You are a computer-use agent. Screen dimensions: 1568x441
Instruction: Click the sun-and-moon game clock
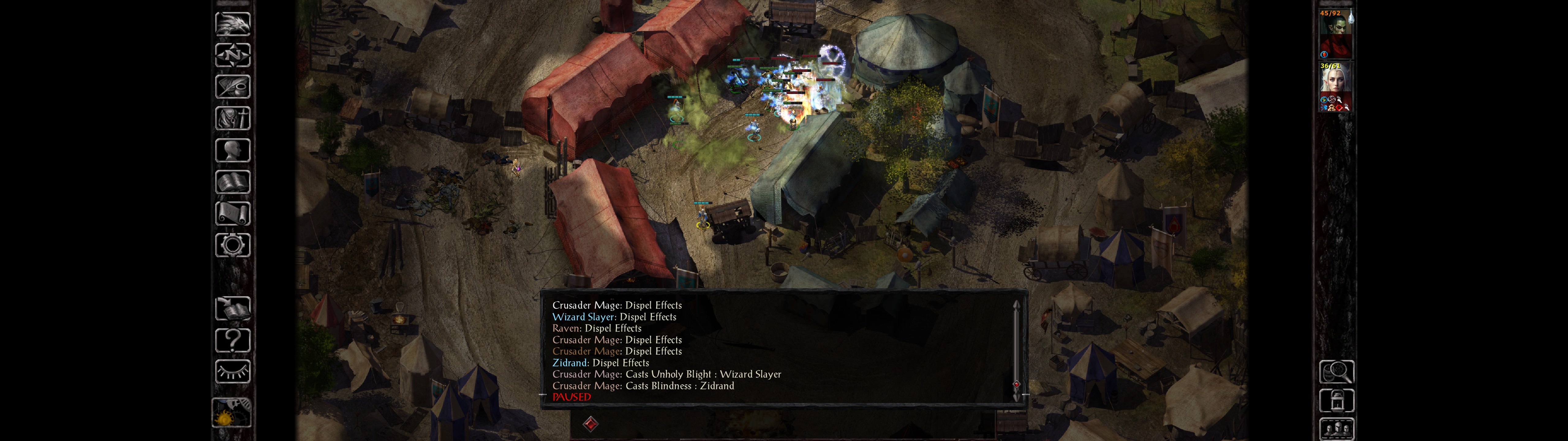coord(231,413)
